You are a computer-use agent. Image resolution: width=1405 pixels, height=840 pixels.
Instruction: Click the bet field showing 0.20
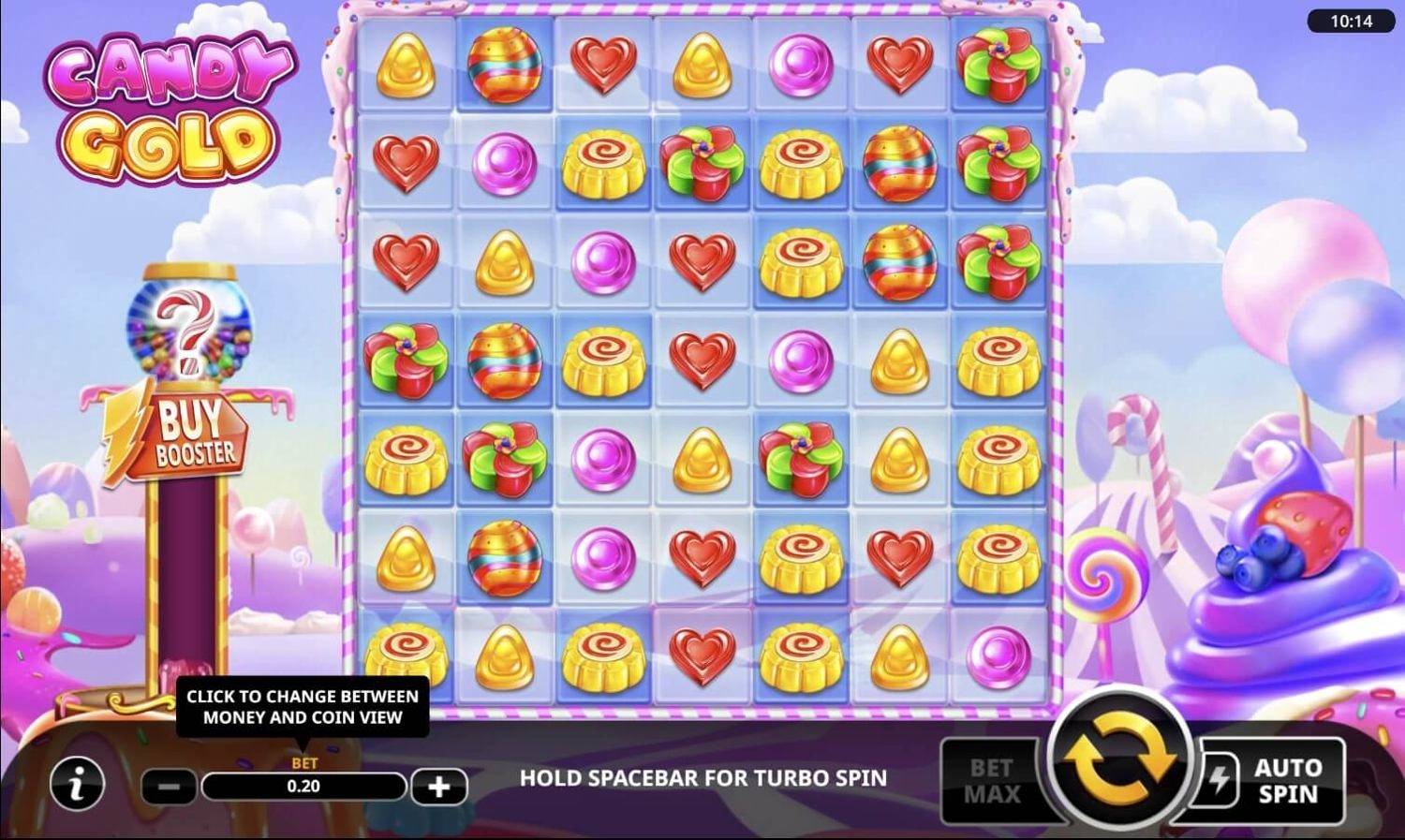pos(304,787)
